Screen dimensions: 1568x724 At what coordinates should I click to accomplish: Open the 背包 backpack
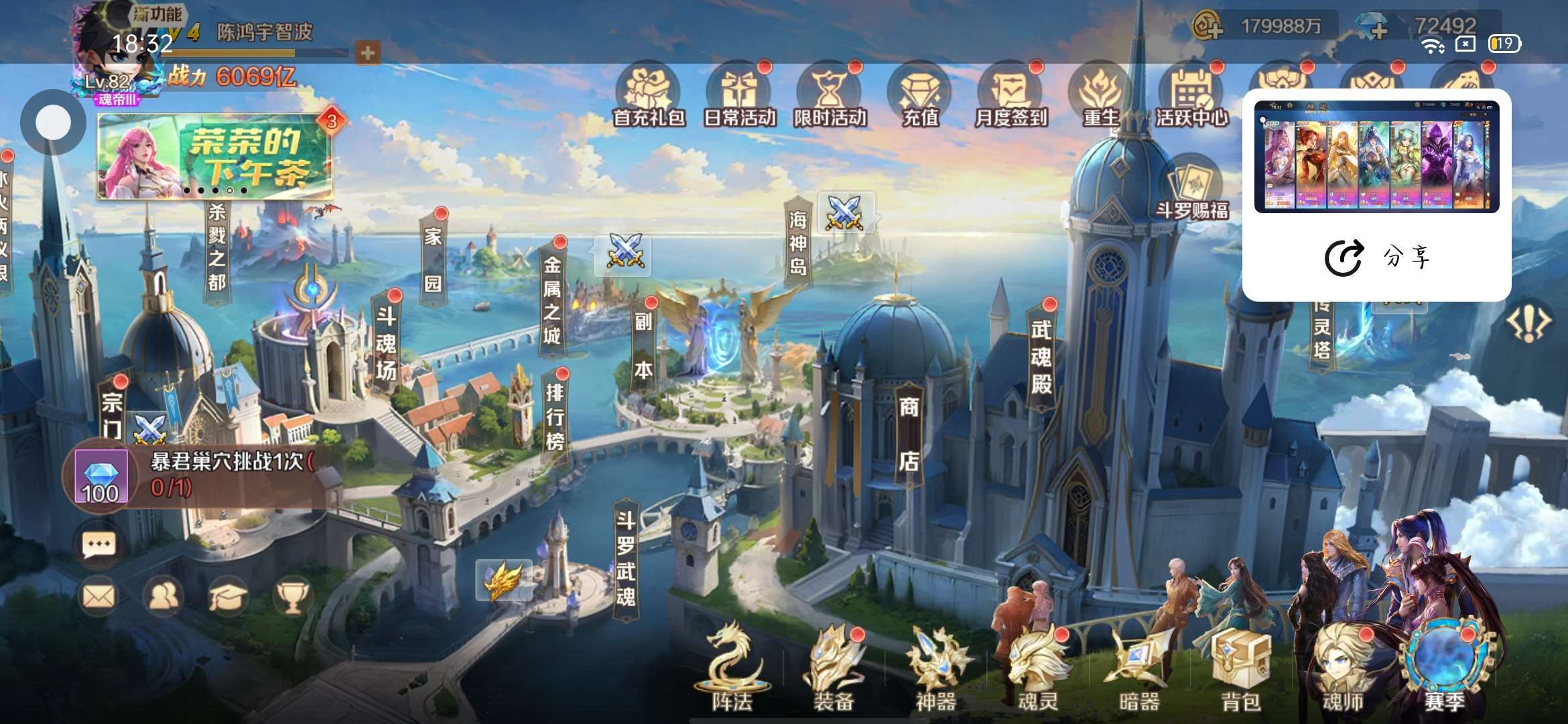pyautogui.click(x=1241, y=669)
